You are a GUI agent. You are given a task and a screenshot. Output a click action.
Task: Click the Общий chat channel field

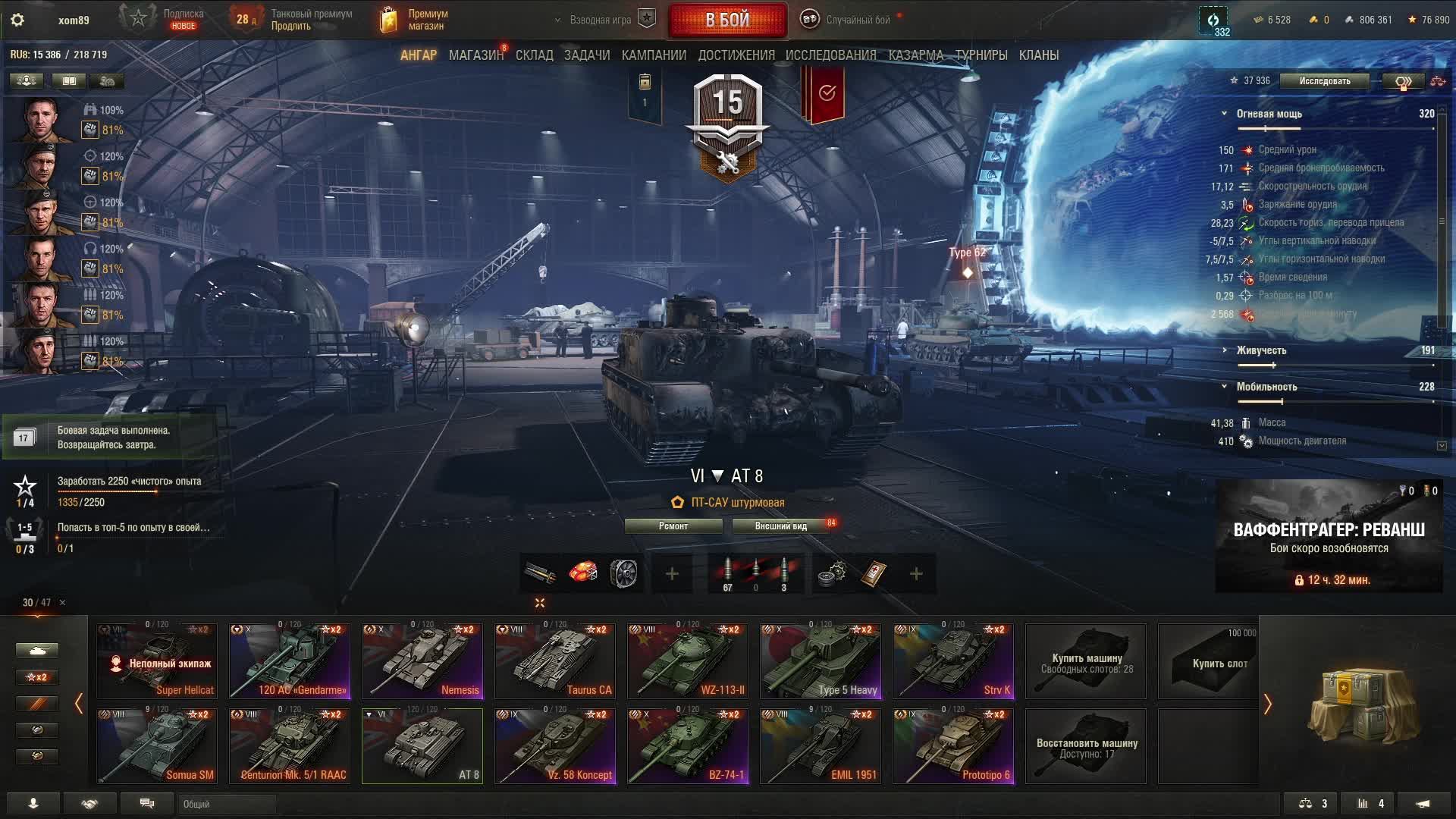coord(227,804)
